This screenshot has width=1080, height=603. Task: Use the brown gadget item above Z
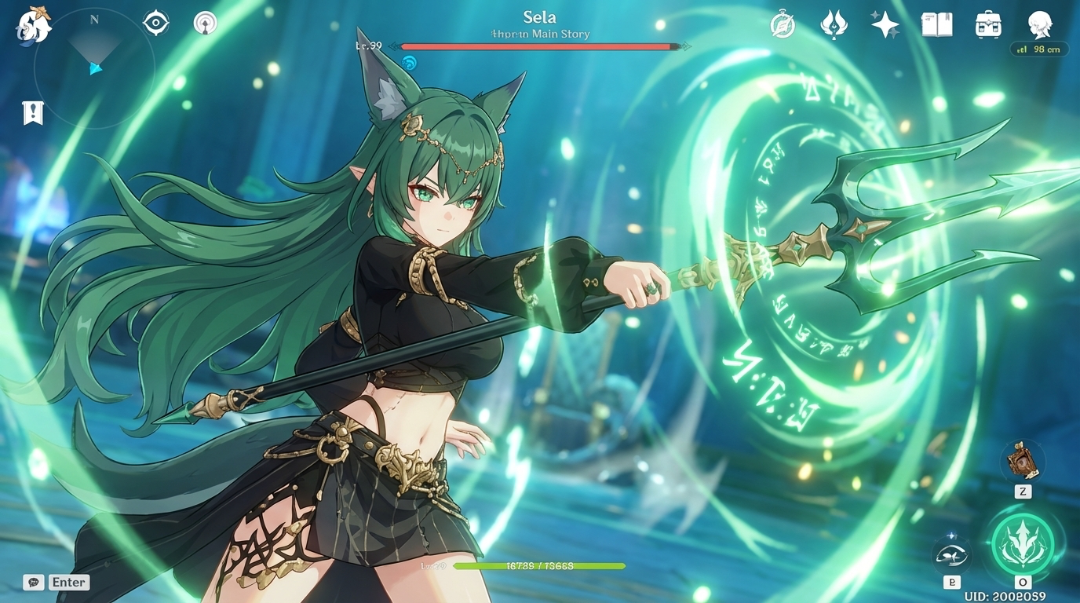[1022, 461]
